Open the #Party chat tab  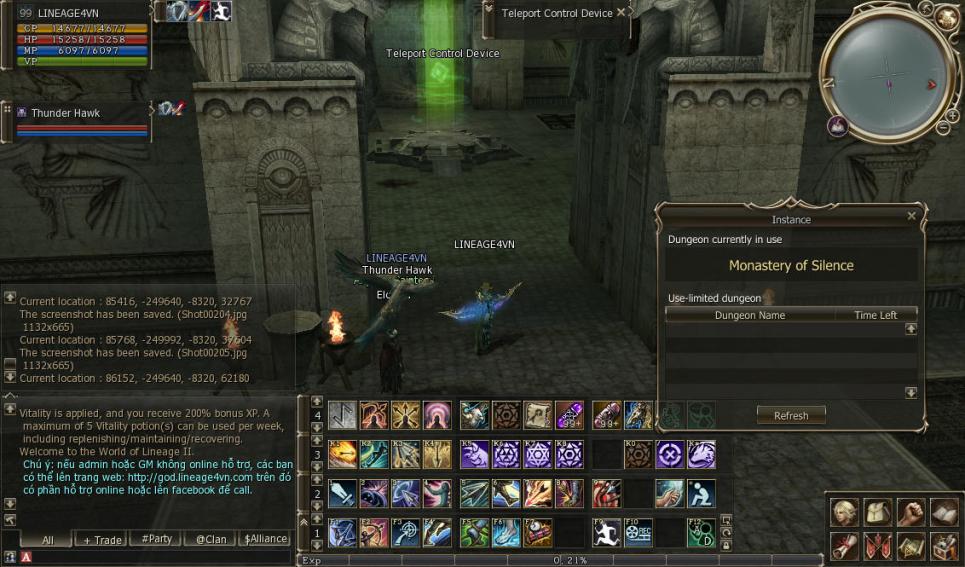coord(157,539)
